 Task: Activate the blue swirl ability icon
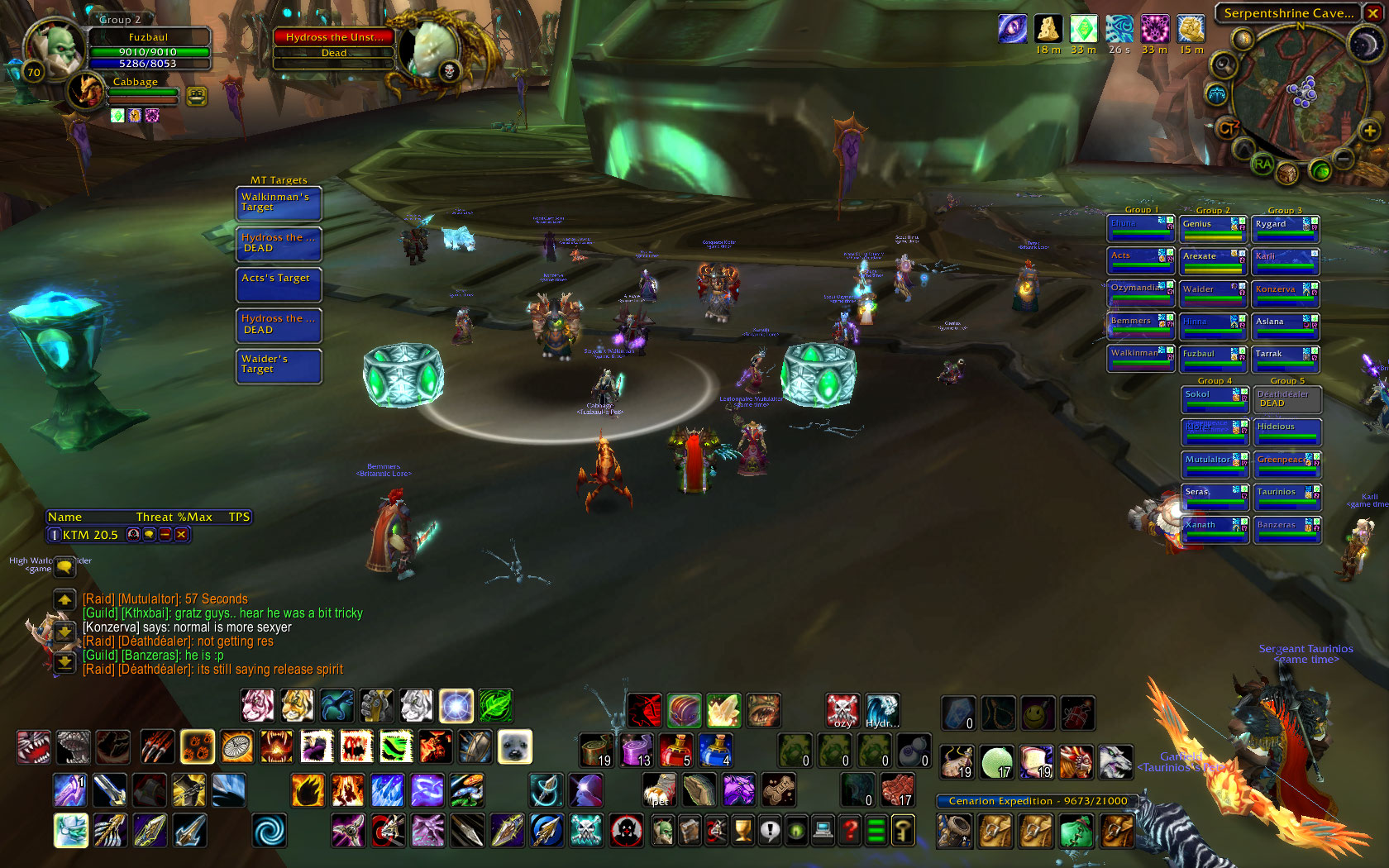tap(268, 831)
